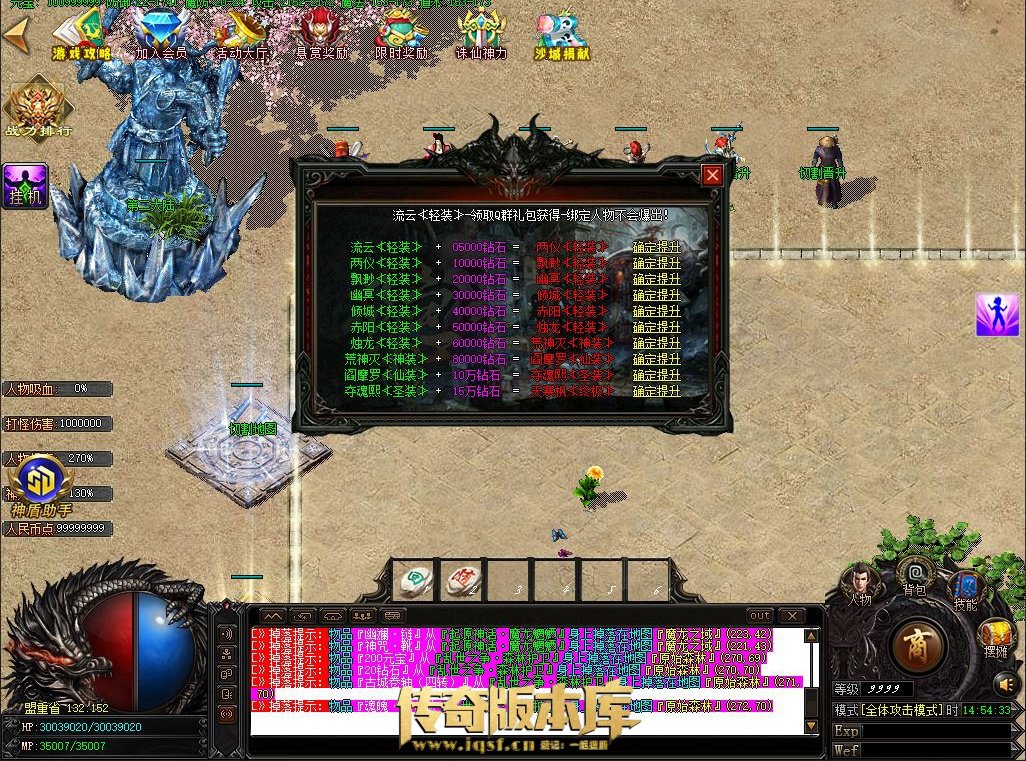Confirm upgrade on the 50000钻石 row
Viewport: 1026px width, 761px height.
pyautogui.click(x=656, y=327)
